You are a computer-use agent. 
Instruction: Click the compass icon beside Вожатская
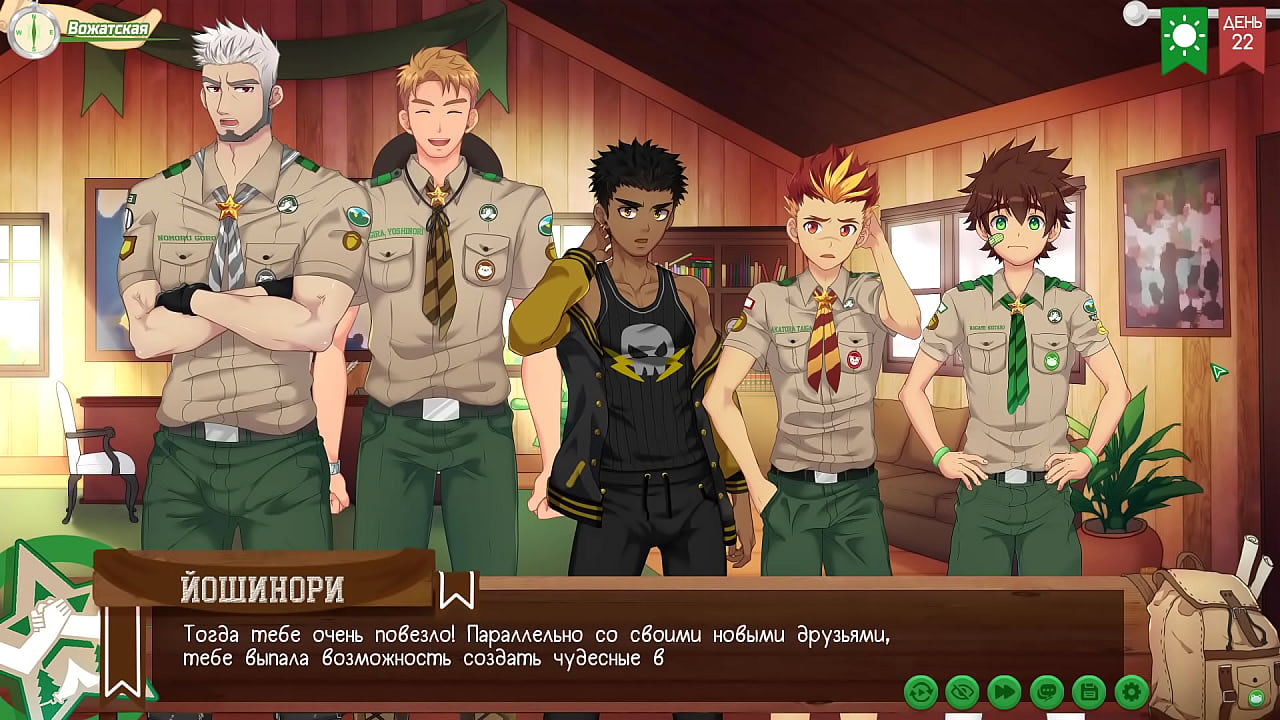[x=31, y=30]
